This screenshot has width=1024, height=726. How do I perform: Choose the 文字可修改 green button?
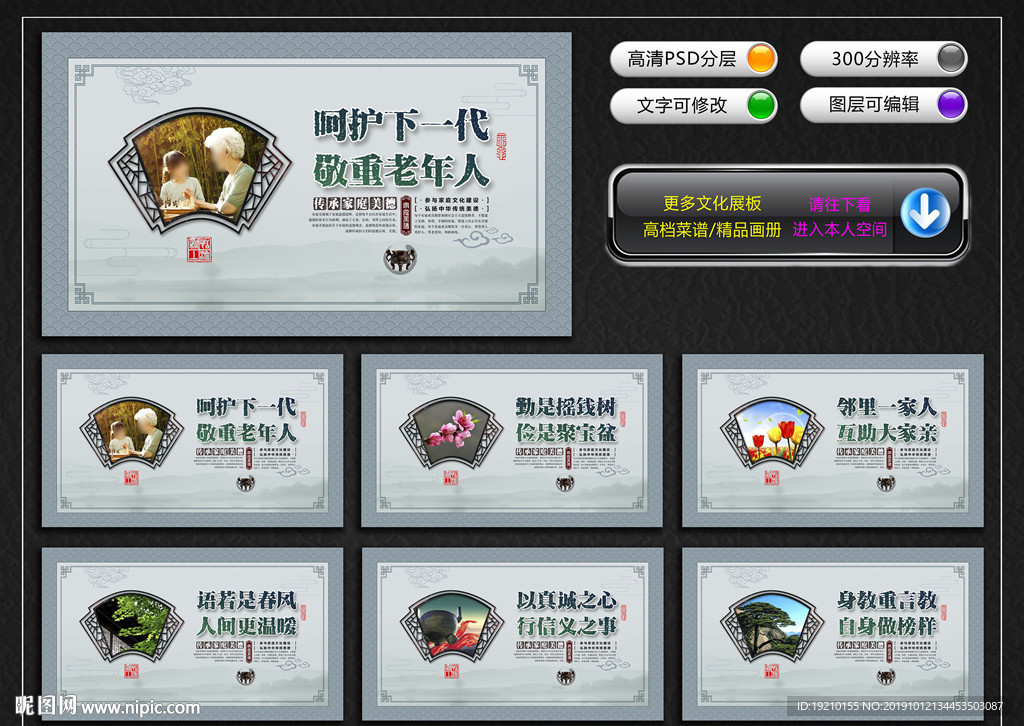693,105
